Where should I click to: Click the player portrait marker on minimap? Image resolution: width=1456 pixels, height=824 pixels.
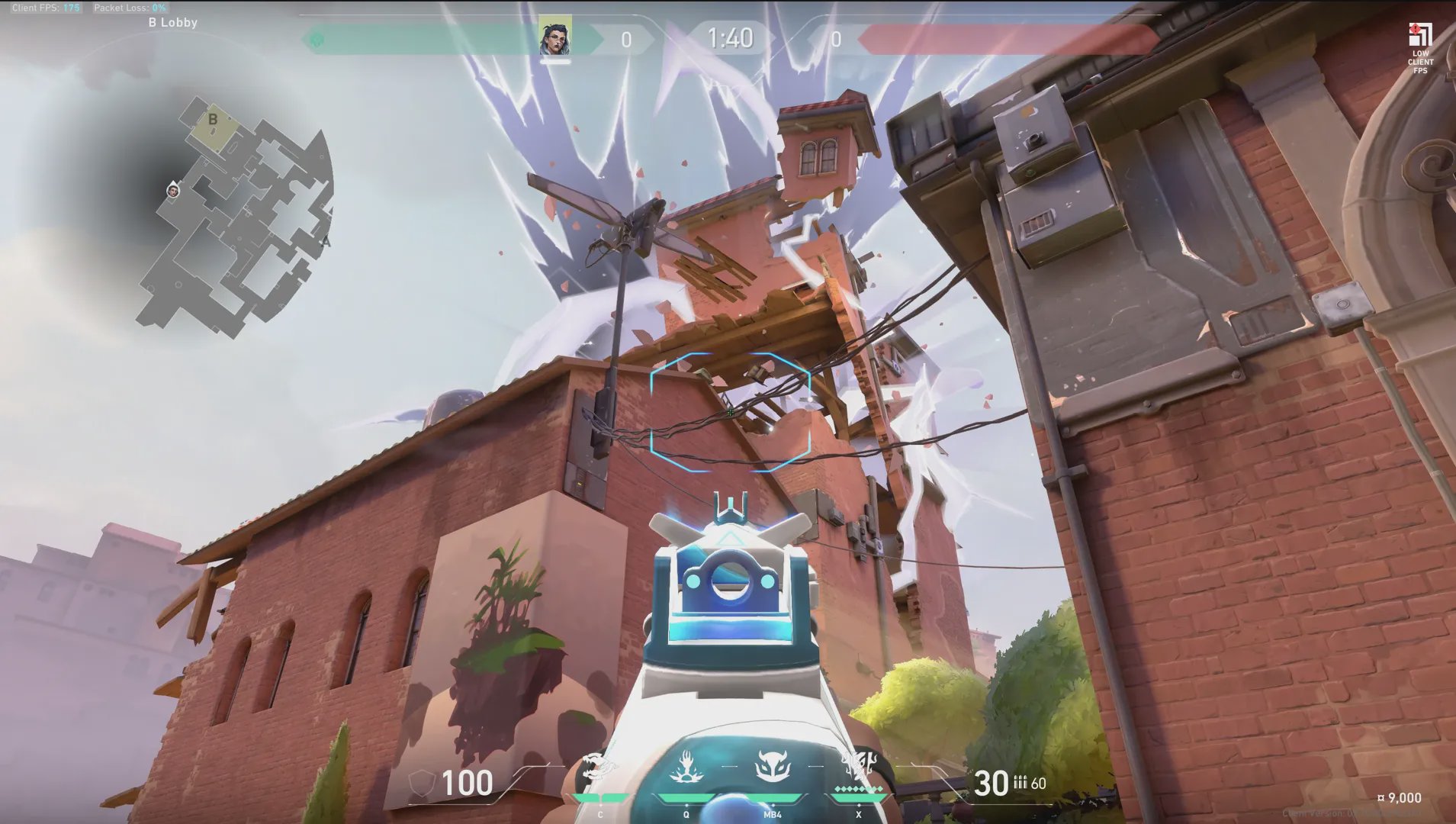(173, 190)
